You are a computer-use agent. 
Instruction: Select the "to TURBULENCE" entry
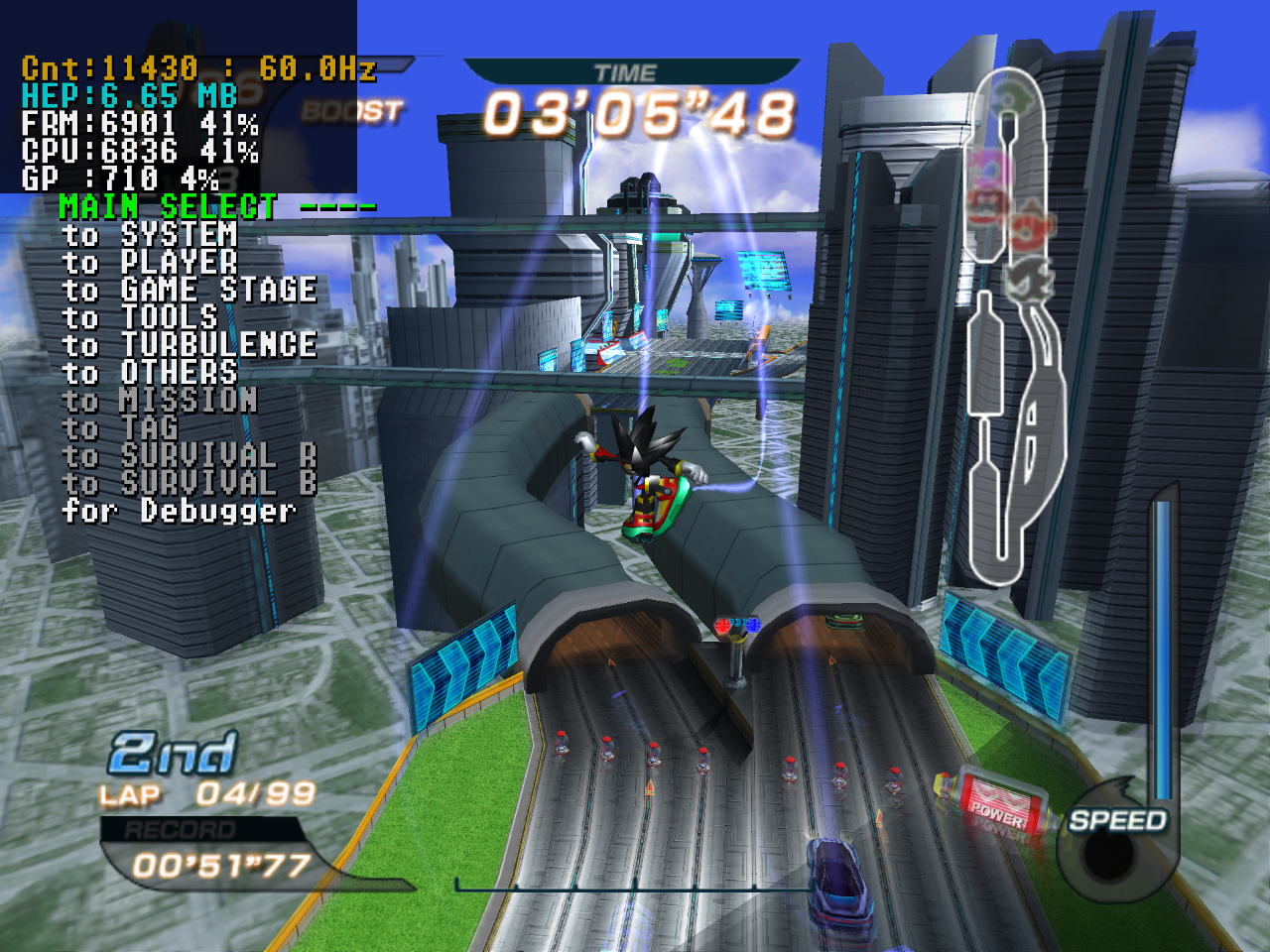point(190,345)
